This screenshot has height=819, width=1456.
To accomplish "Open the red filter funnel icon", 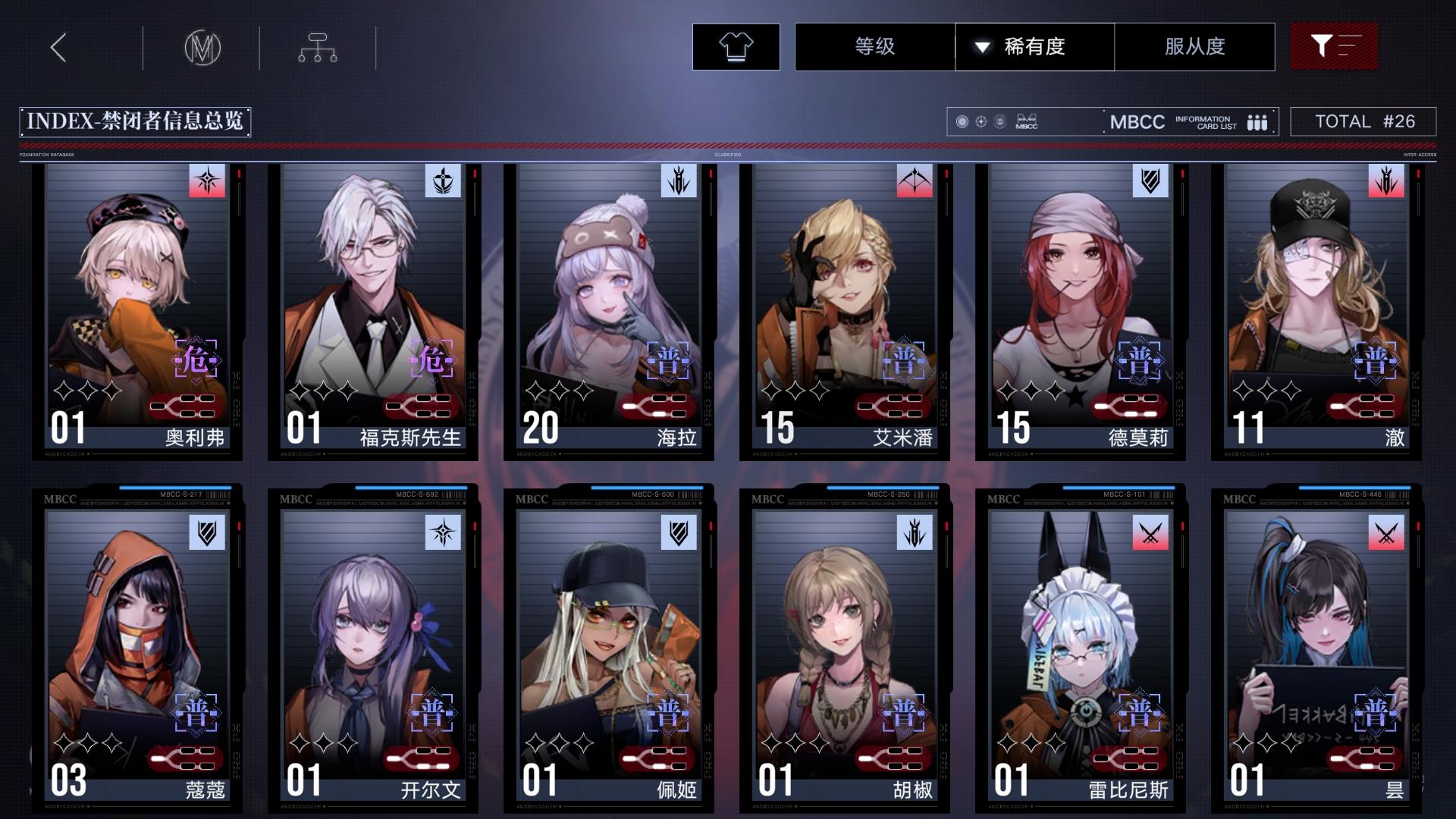I will click(1333, 46).
